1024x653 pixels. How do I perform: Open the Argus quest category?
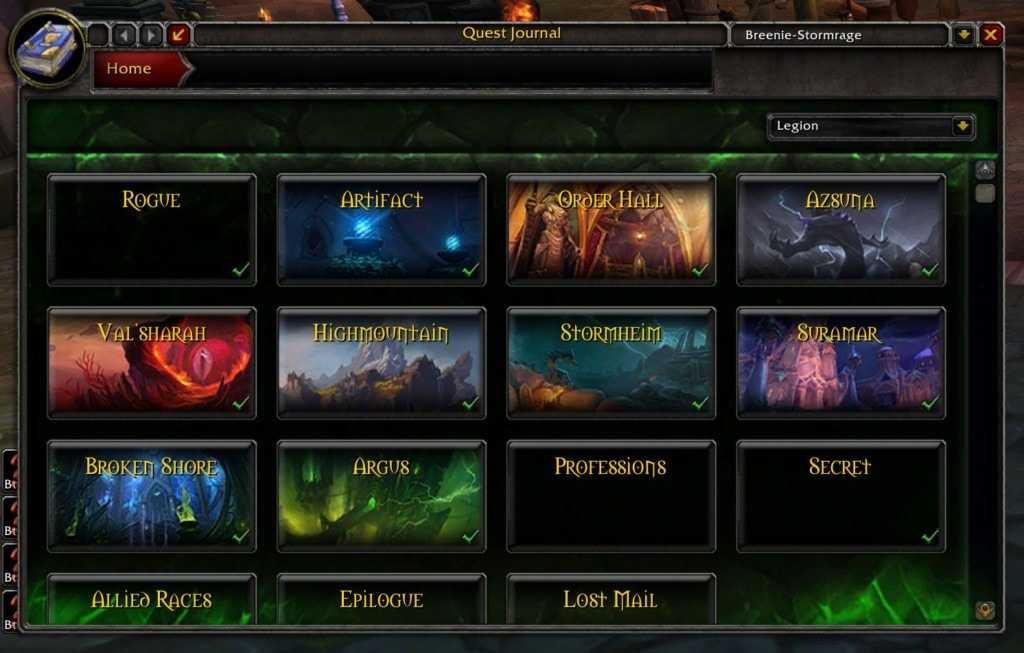[x=381, y=495]
